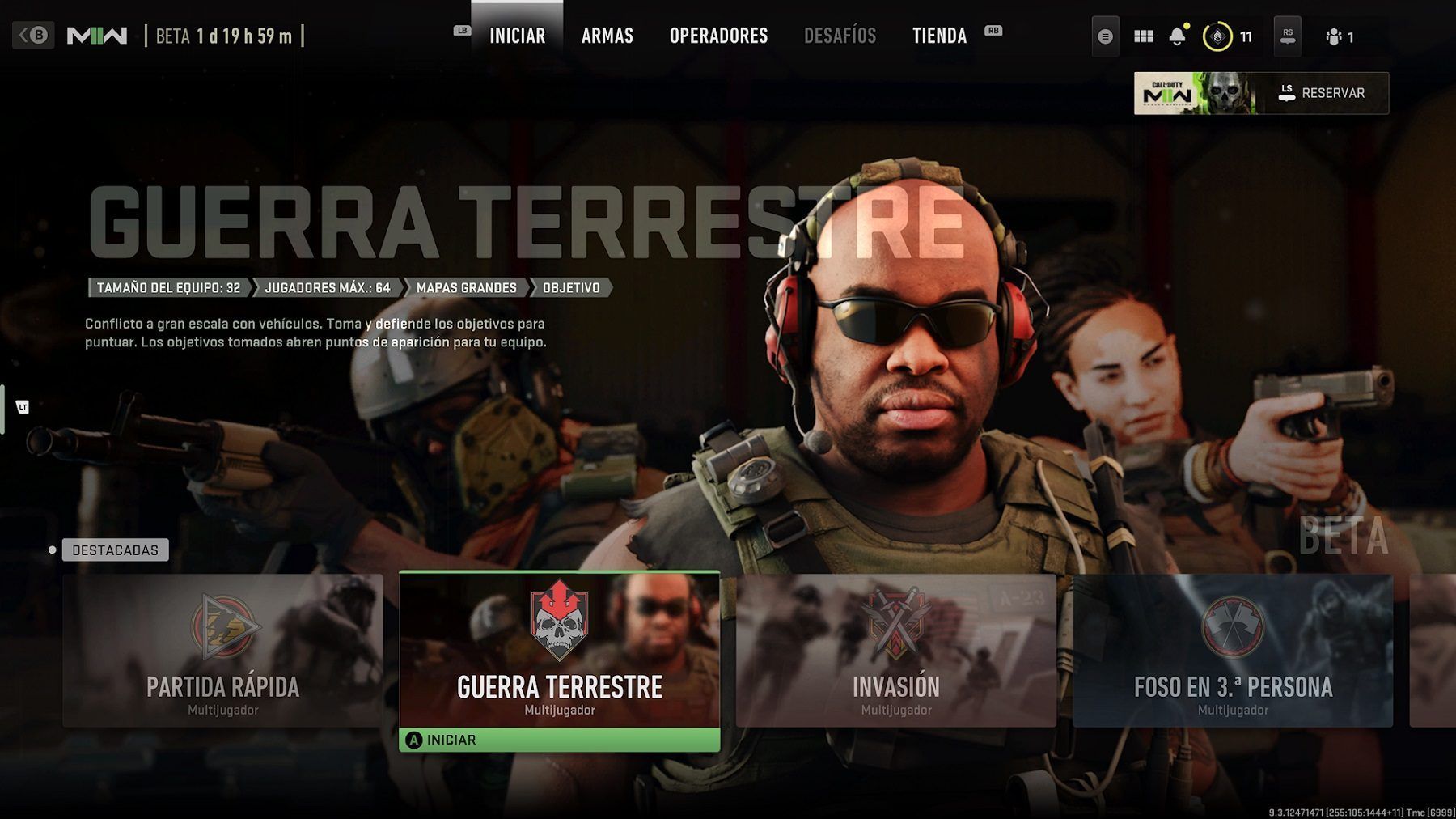Select the Destacadas playlist category
1456x819 pixels.
[115, 550]
